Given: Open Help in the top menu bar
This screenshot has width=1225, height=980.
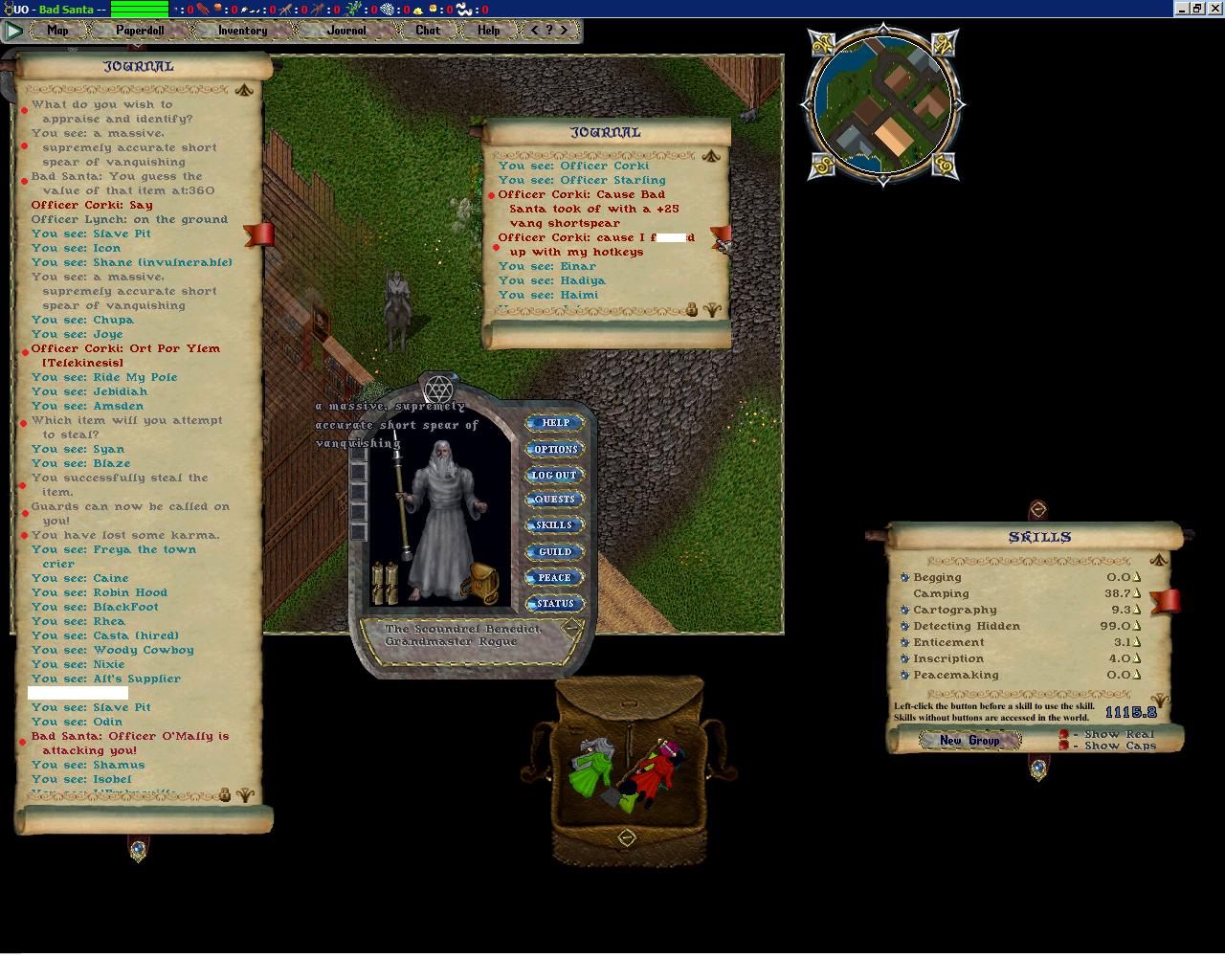Looking at the screenshot, I should point(488,31).
